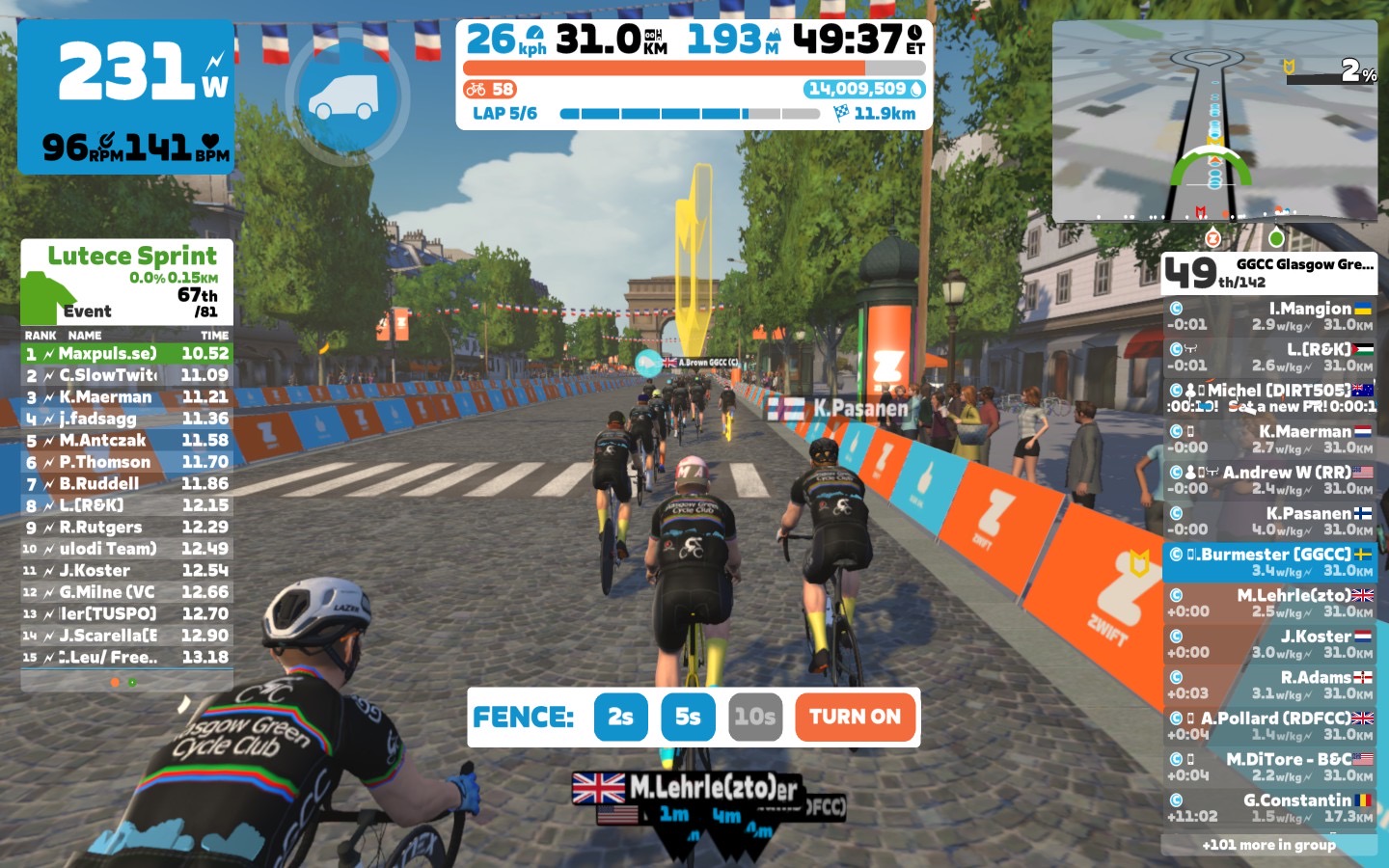Select B.Ruddell in sprint leaderboard
The height and width of the screenshot is (868, 1389).
point(126,484)
